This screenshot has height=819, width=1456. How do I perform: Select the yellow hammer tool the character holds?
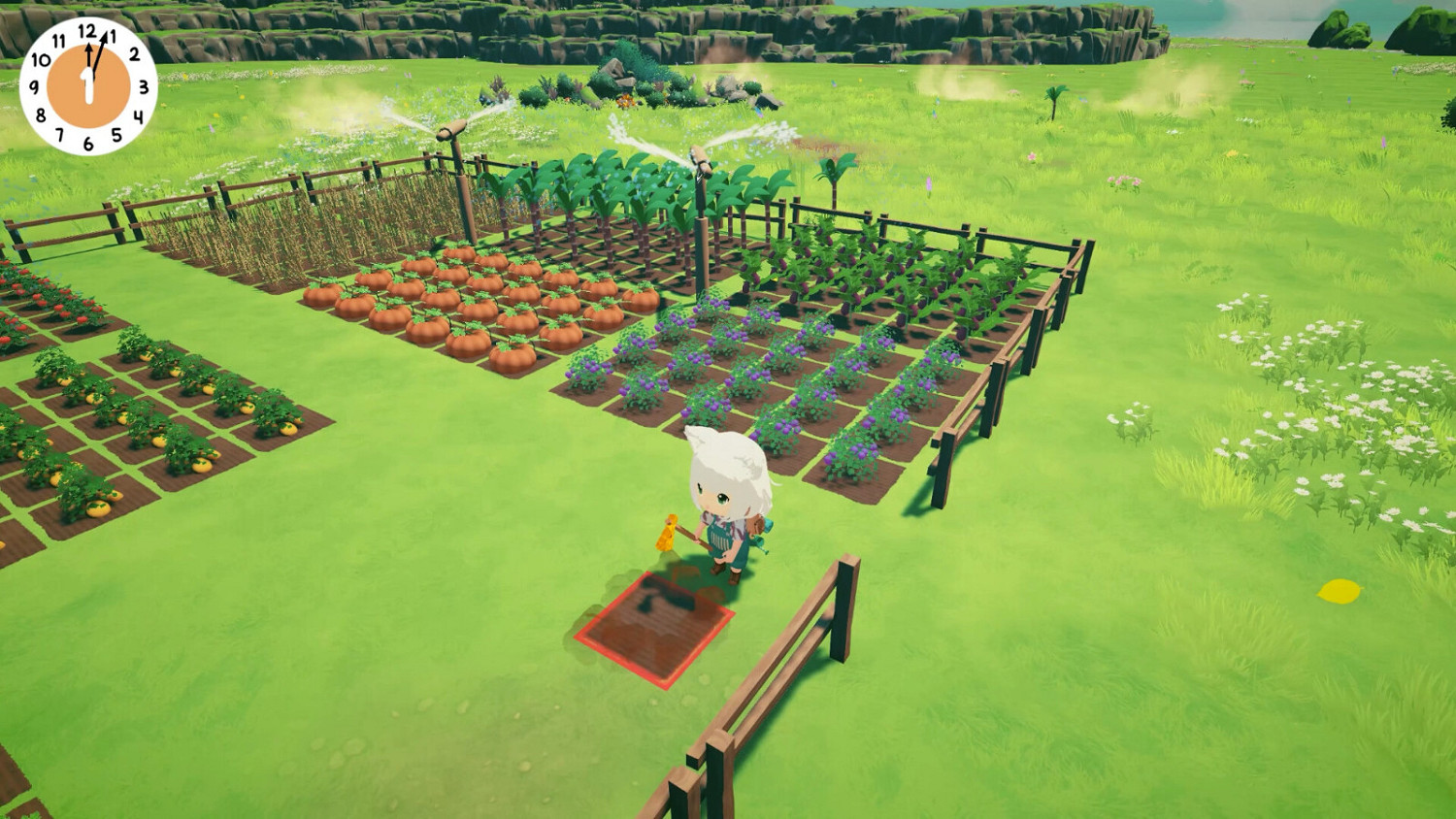668,531
